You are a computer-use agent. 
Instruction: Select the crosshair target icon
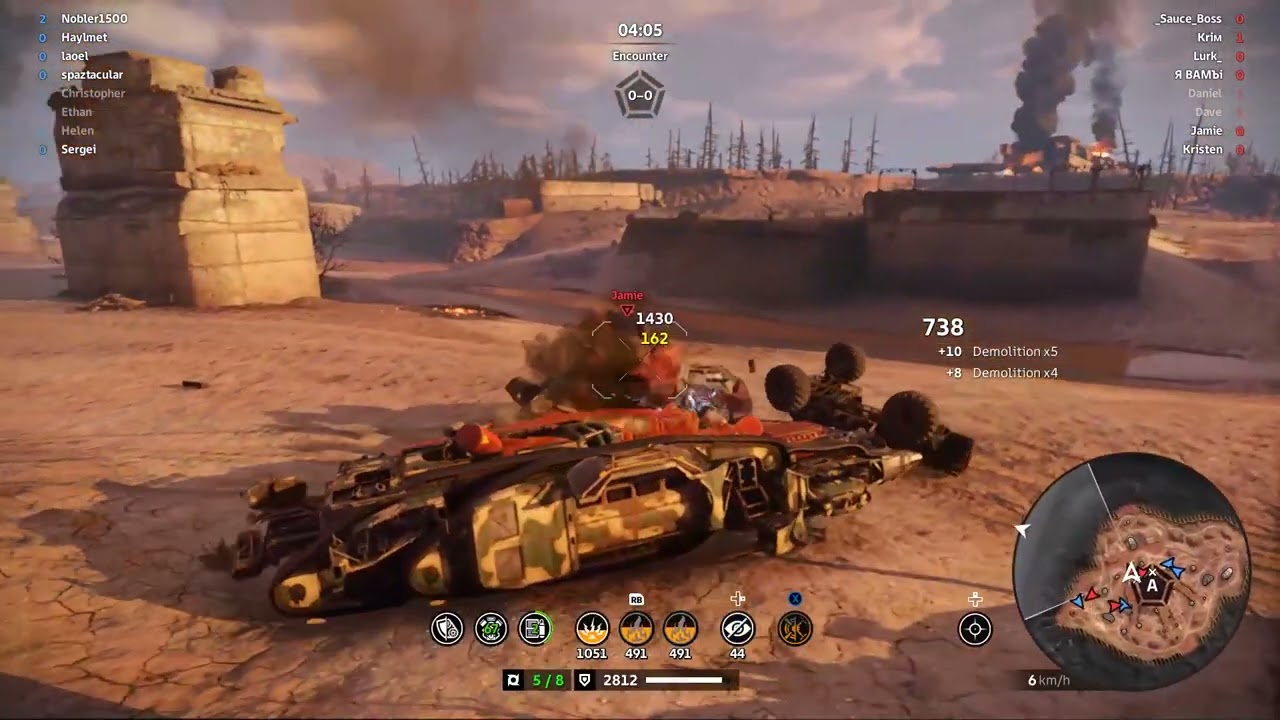point(975,629)
